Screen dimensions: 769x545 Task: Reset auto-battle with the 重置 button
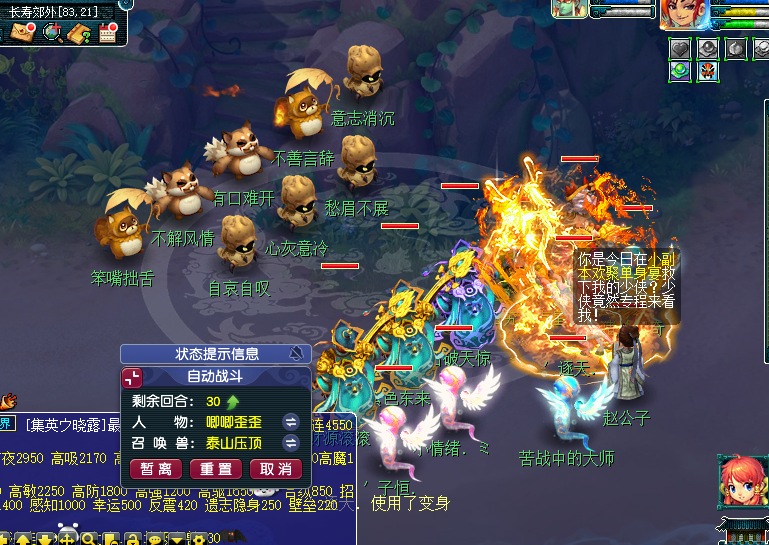[216, 469]
